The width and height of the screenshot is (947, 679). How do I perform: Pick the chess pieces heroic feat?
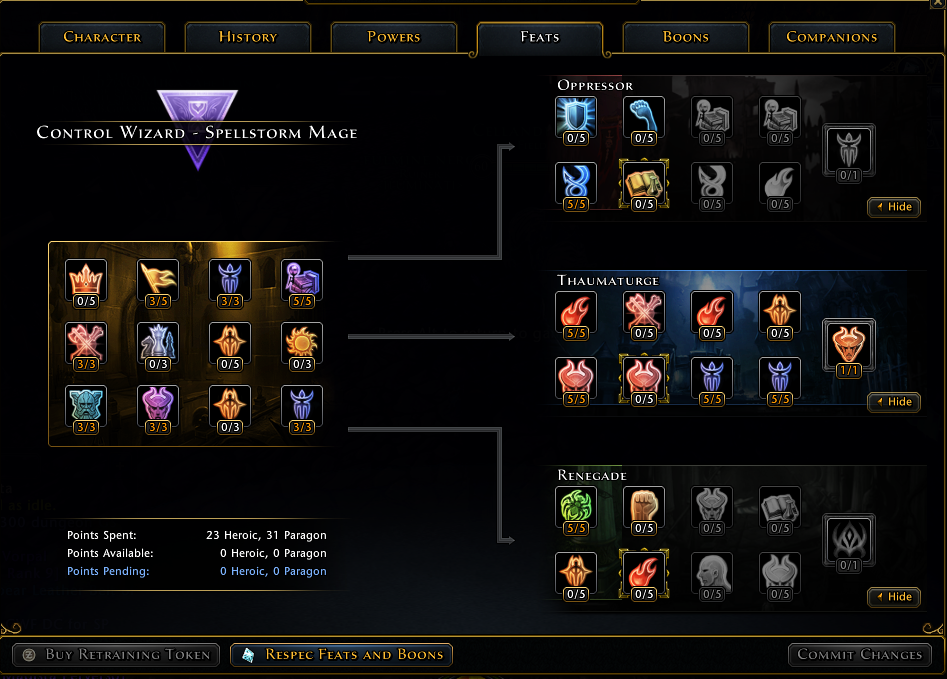[158, 343]
